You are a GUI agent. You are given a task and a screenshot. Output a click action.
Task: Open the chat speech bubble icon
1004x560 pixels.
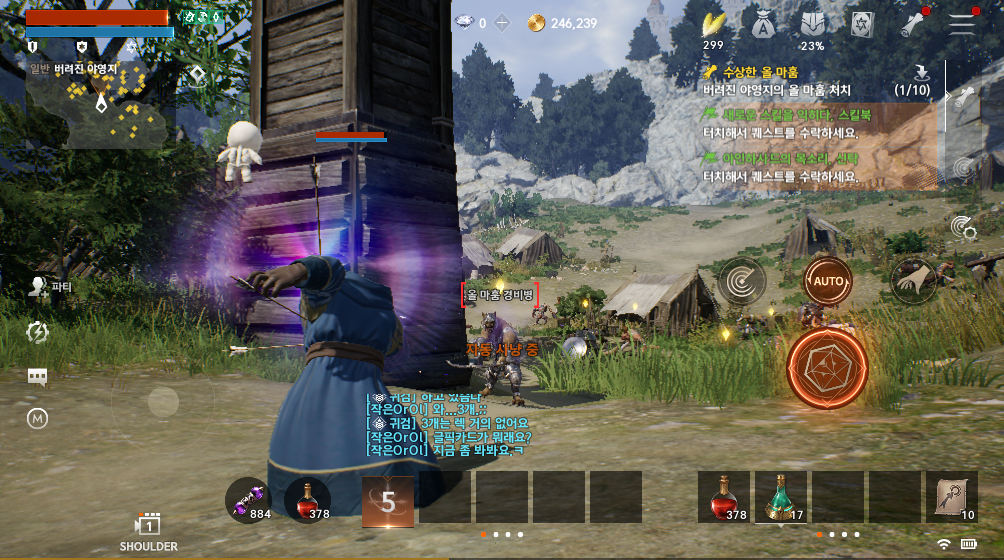point(38,376)
